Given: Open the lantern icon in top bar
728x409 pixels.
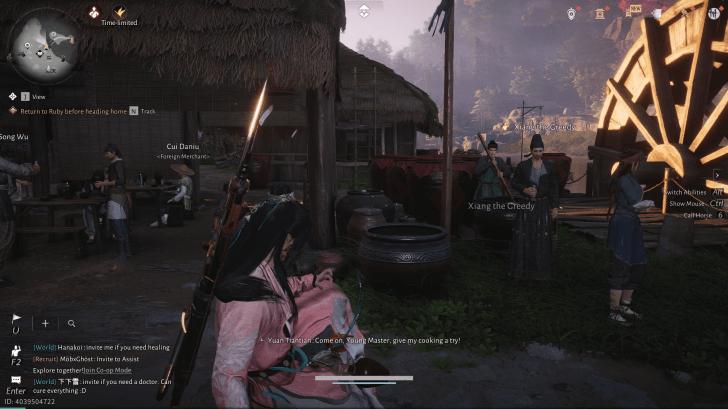Looking at the screenshot, I should point(571,13).
